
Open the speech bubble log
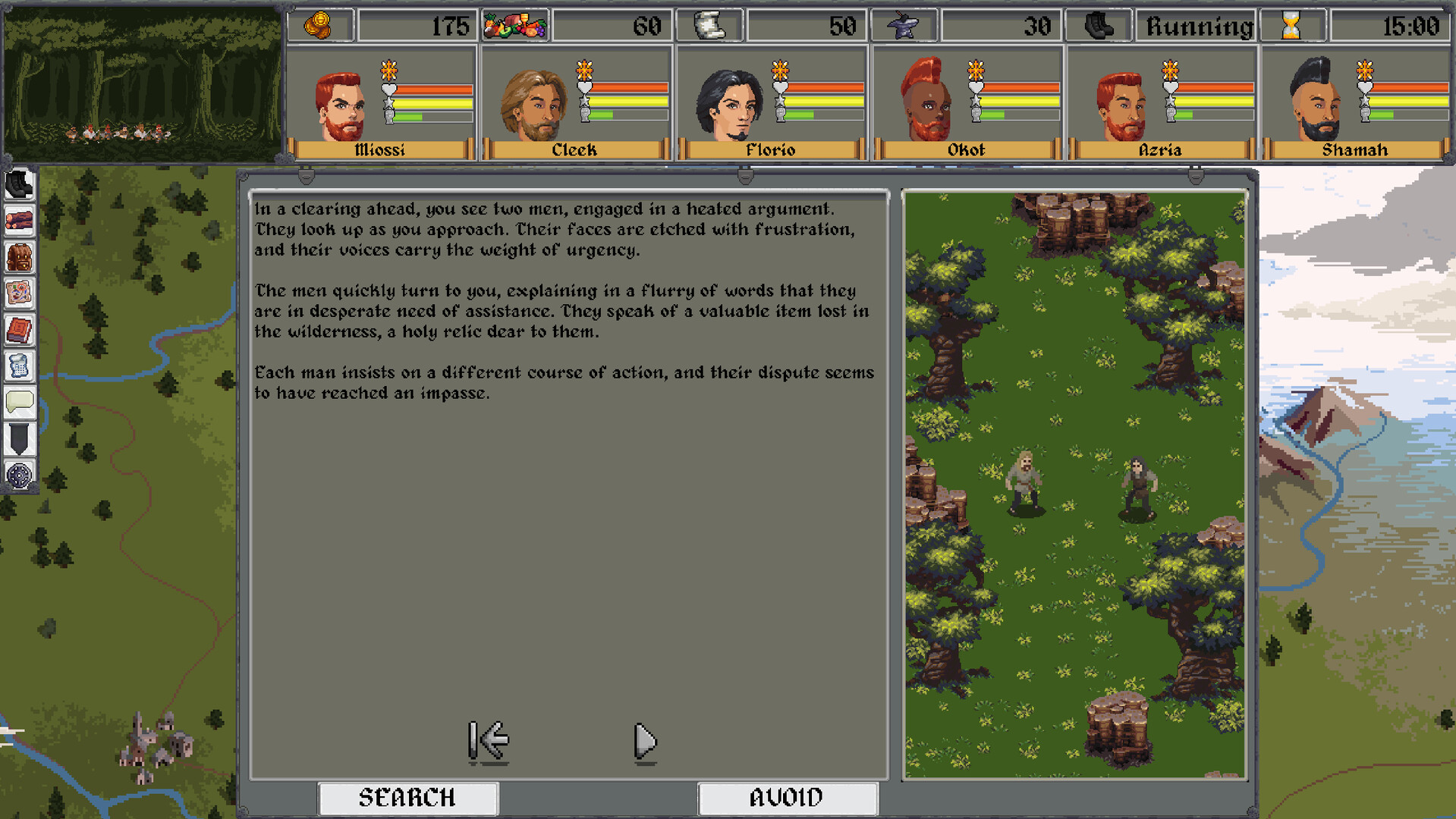pos(19,402)
